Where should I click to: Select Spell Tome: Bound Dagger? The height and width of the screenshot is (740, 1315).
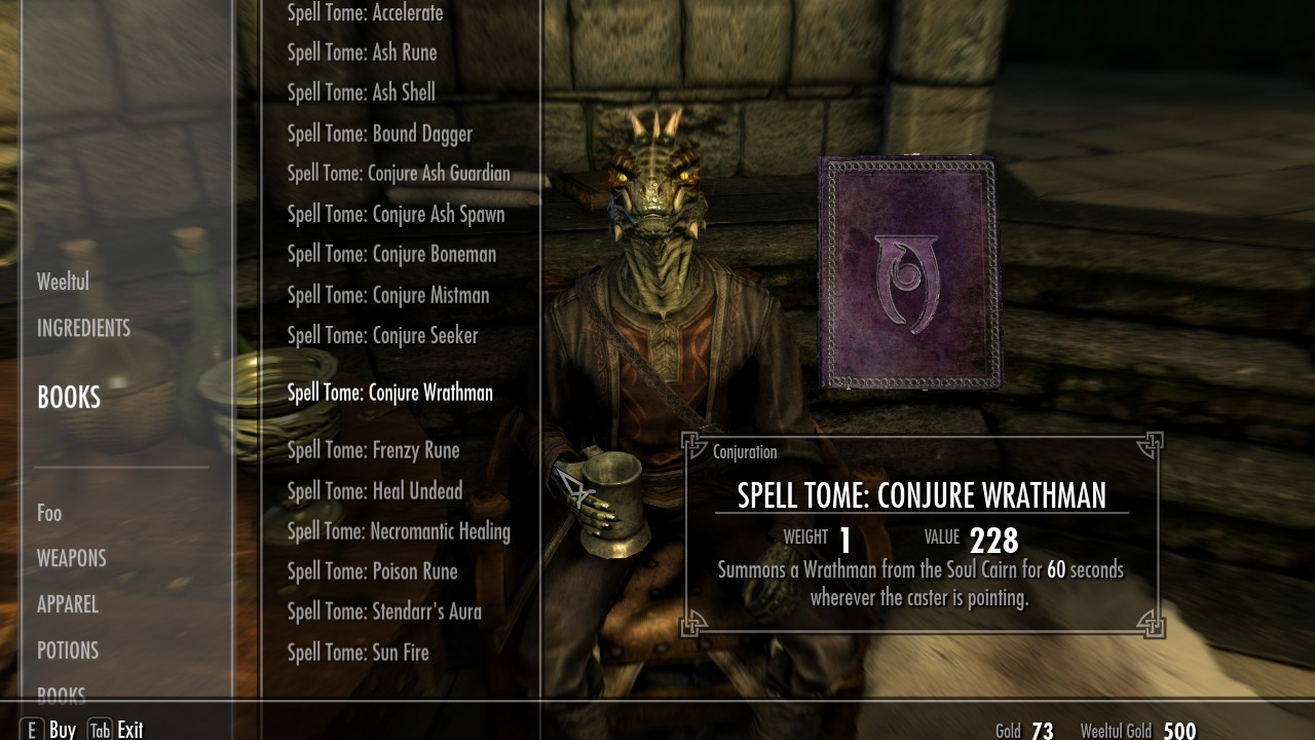[x=380, y=133]
